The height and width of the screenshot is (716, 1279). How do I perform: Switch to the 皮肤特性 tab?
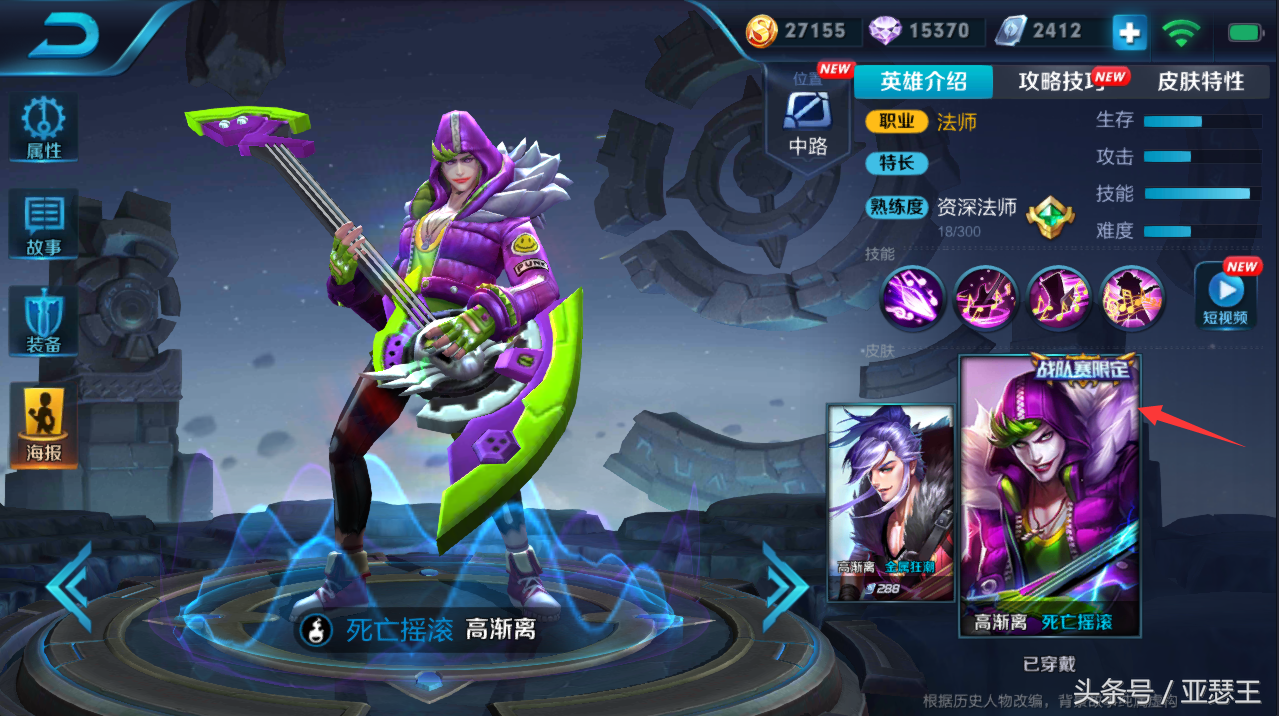1200,82
